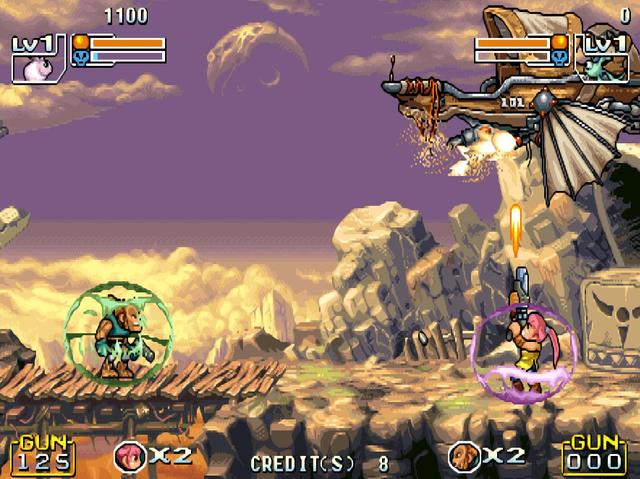Click the pink pet portrait for player one
This screenshot has width=640, height=479.
tap(37, 66)
